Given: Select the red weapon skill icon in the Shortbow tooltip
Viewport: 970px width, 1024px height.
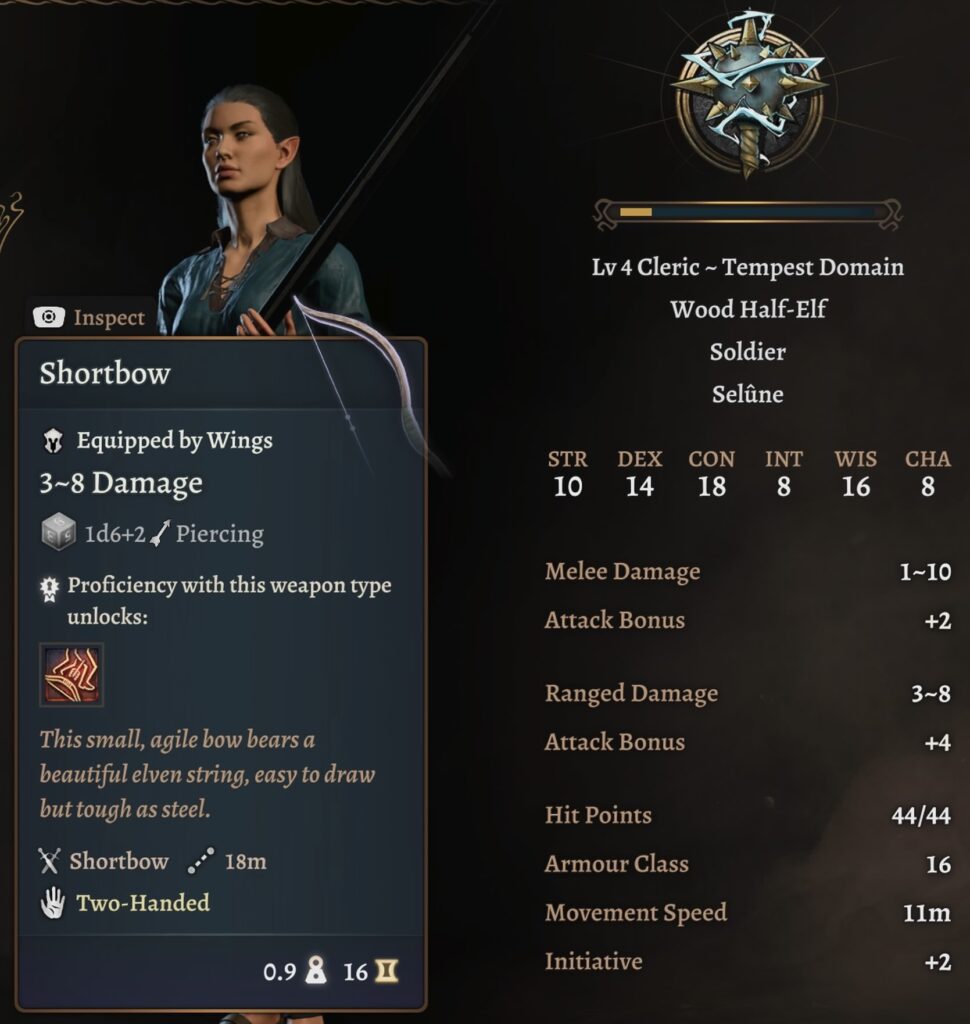Looking at the screenshot, I should pyautogui.click(x=71, y=674).
